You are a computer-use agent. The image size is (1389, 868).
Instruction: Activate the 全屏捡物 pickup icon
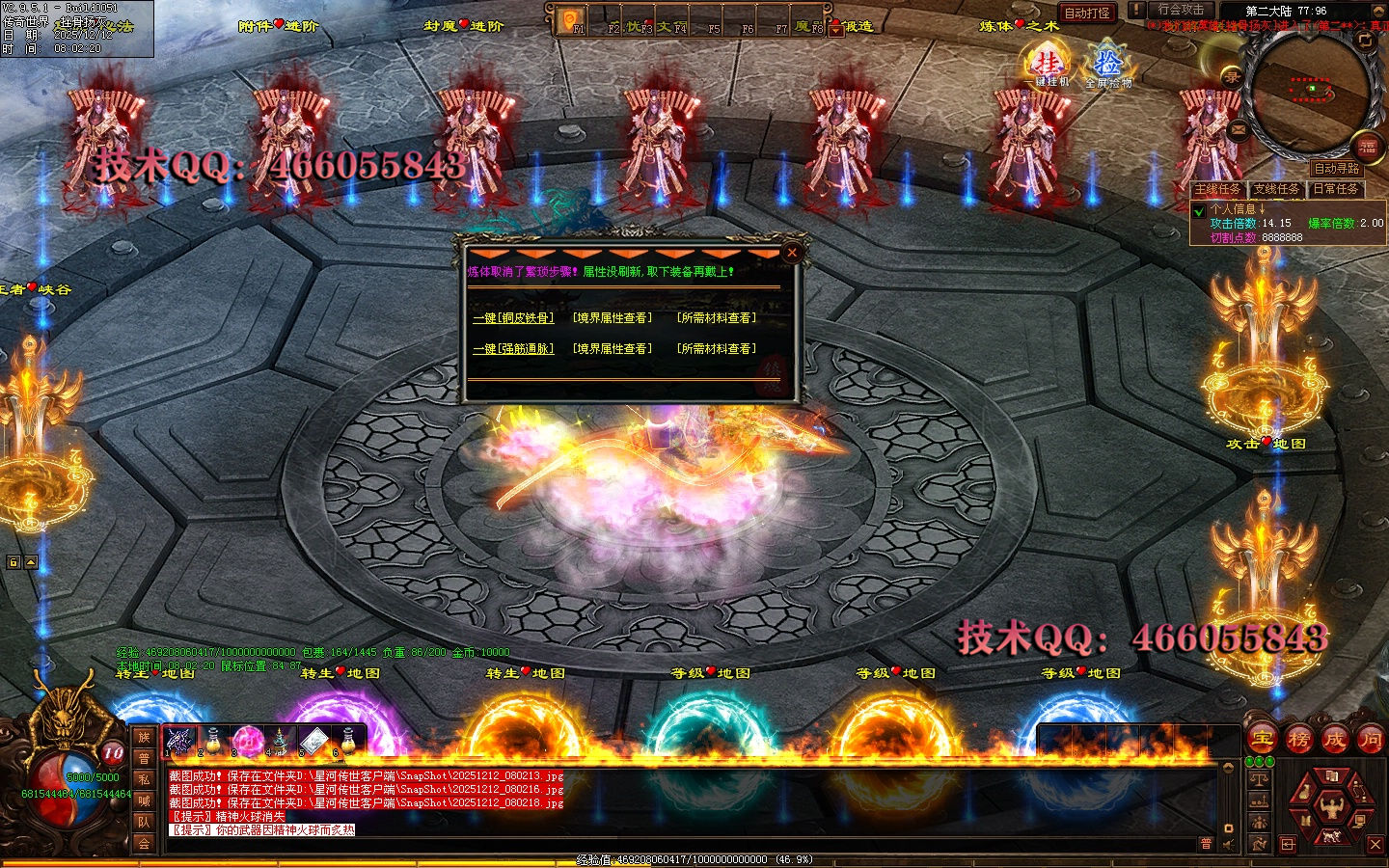[x=1108, y=66]
